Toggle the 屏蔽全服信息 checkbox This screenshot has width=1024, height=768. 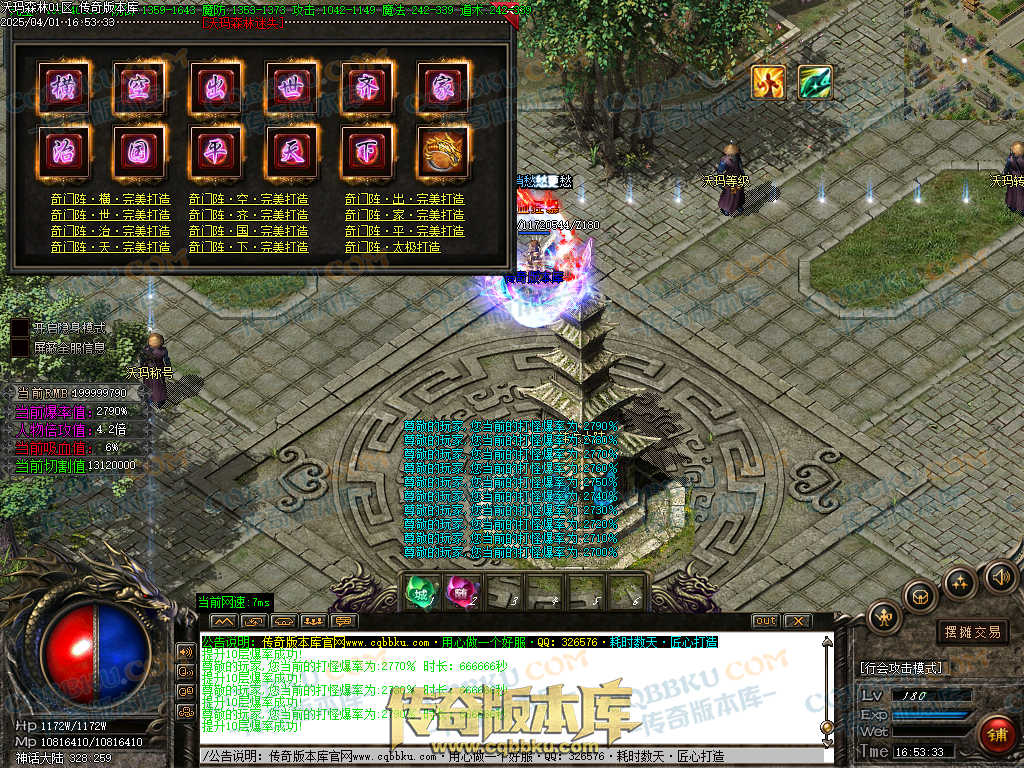(20, 347)
